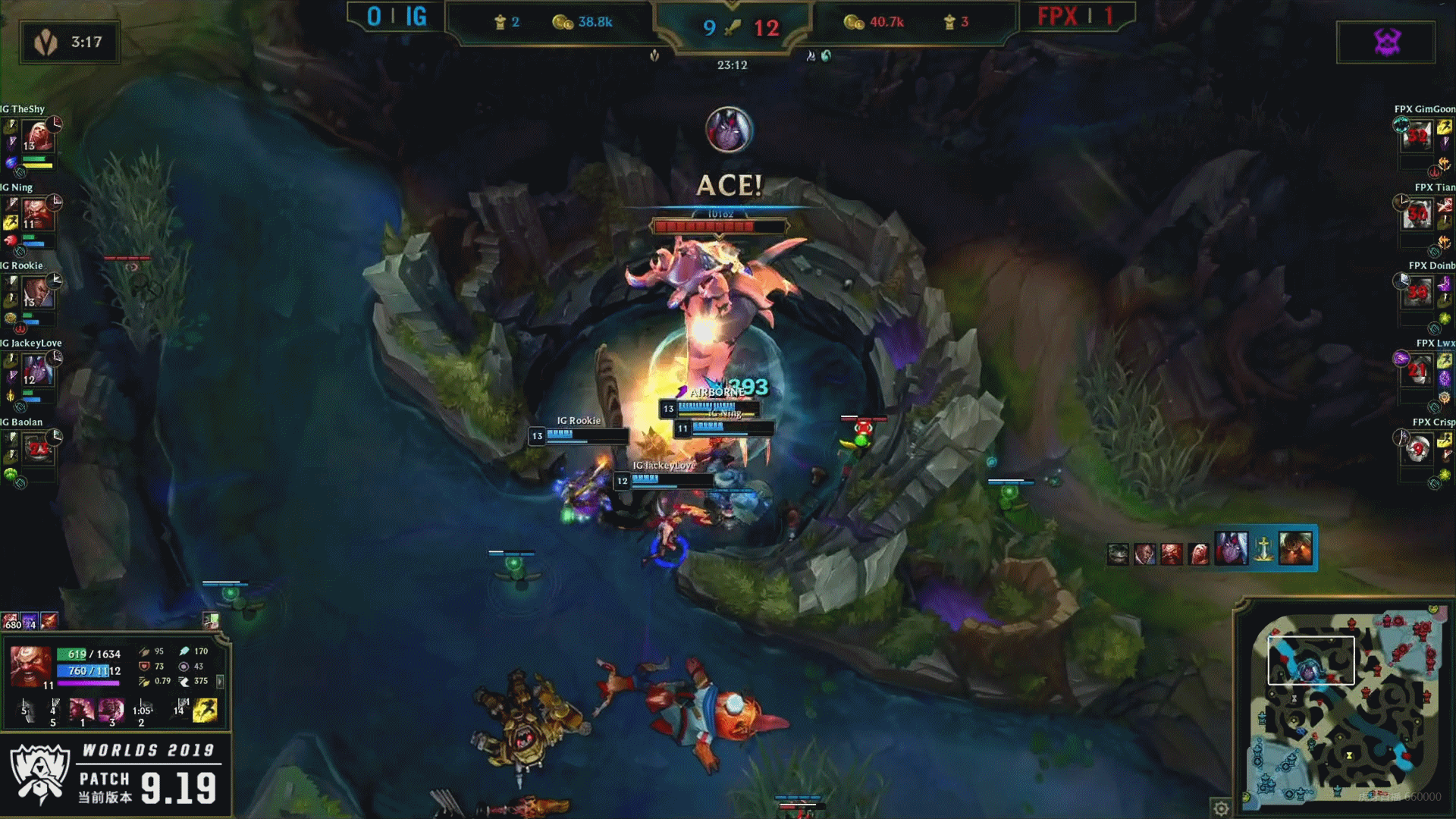The image size is (1456, 819).
Task: Click the Gragas portrait in the stats panel
Action: click(x=30, y=666)
